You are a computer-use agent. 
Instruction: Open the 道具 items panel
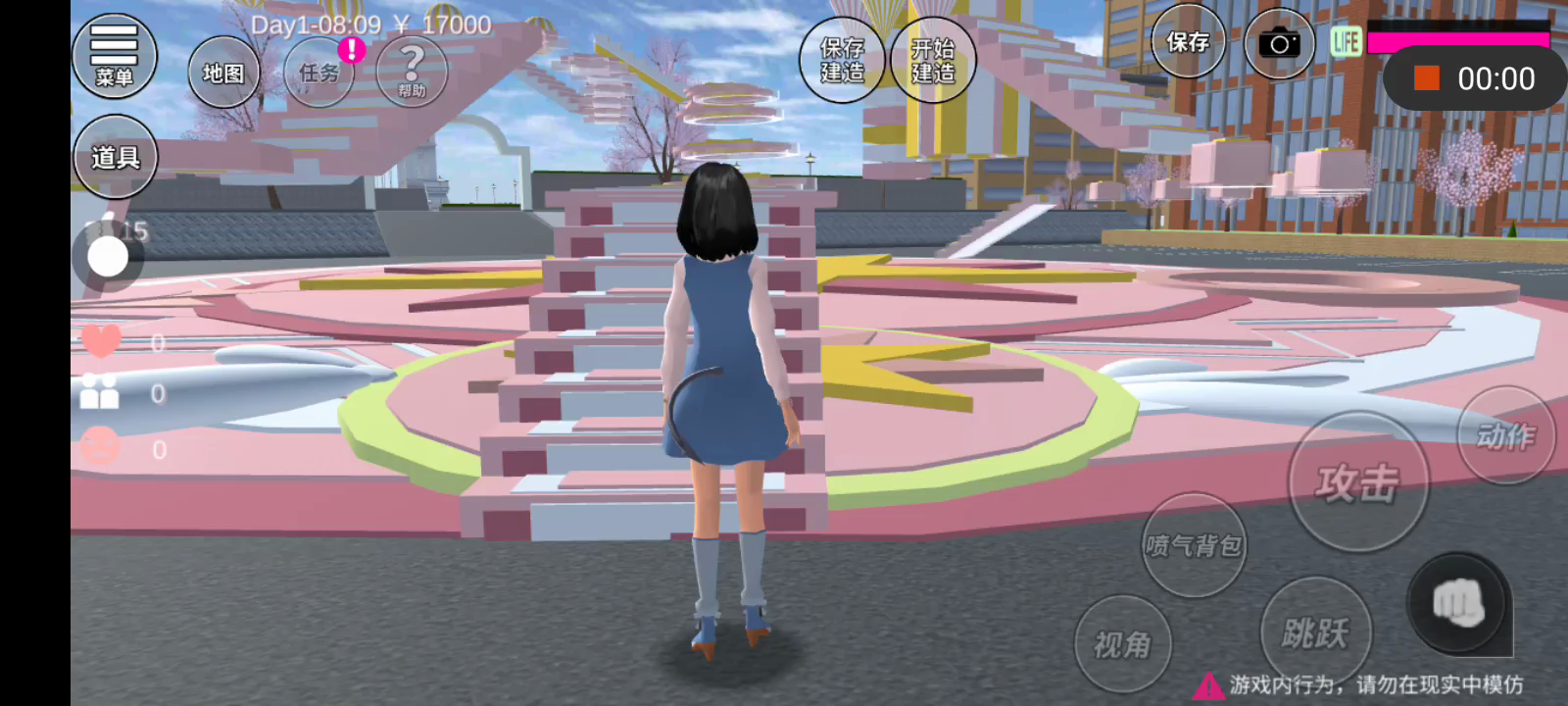tap(115, 157)
